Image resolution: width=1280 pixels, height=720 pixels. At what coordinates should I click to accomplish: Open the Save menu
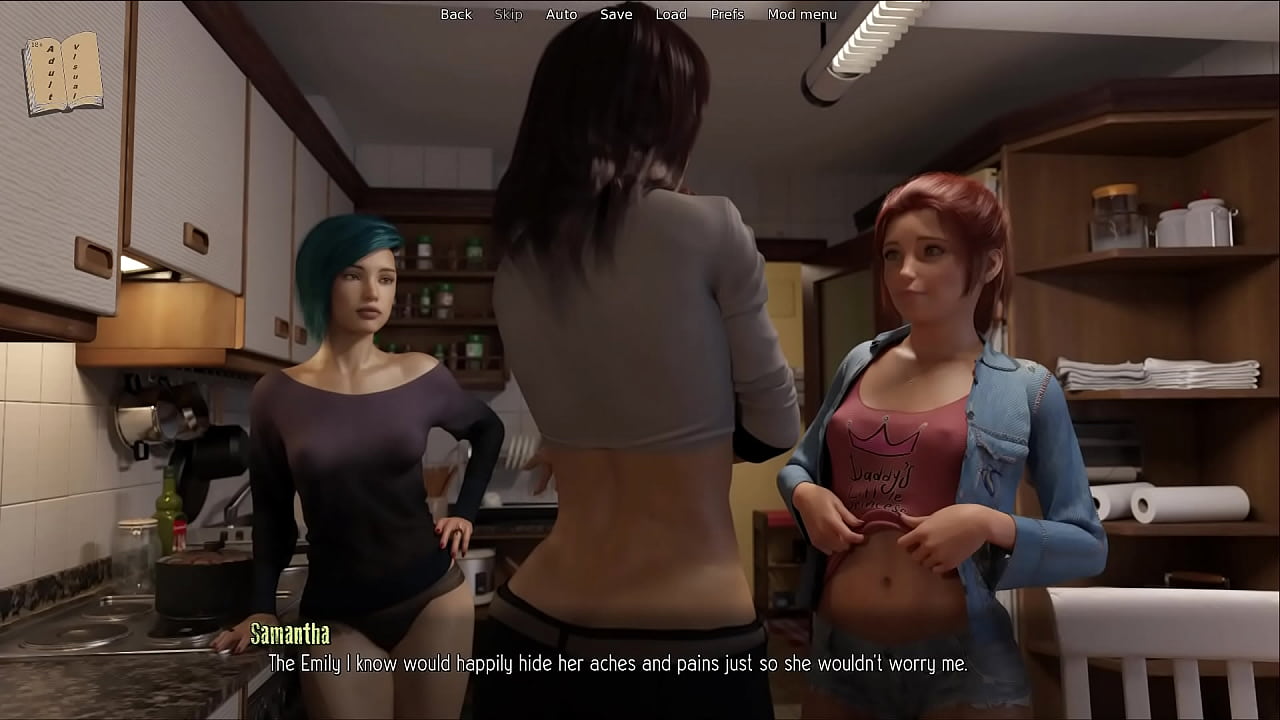pyautogui.click(x=616, y=14)
